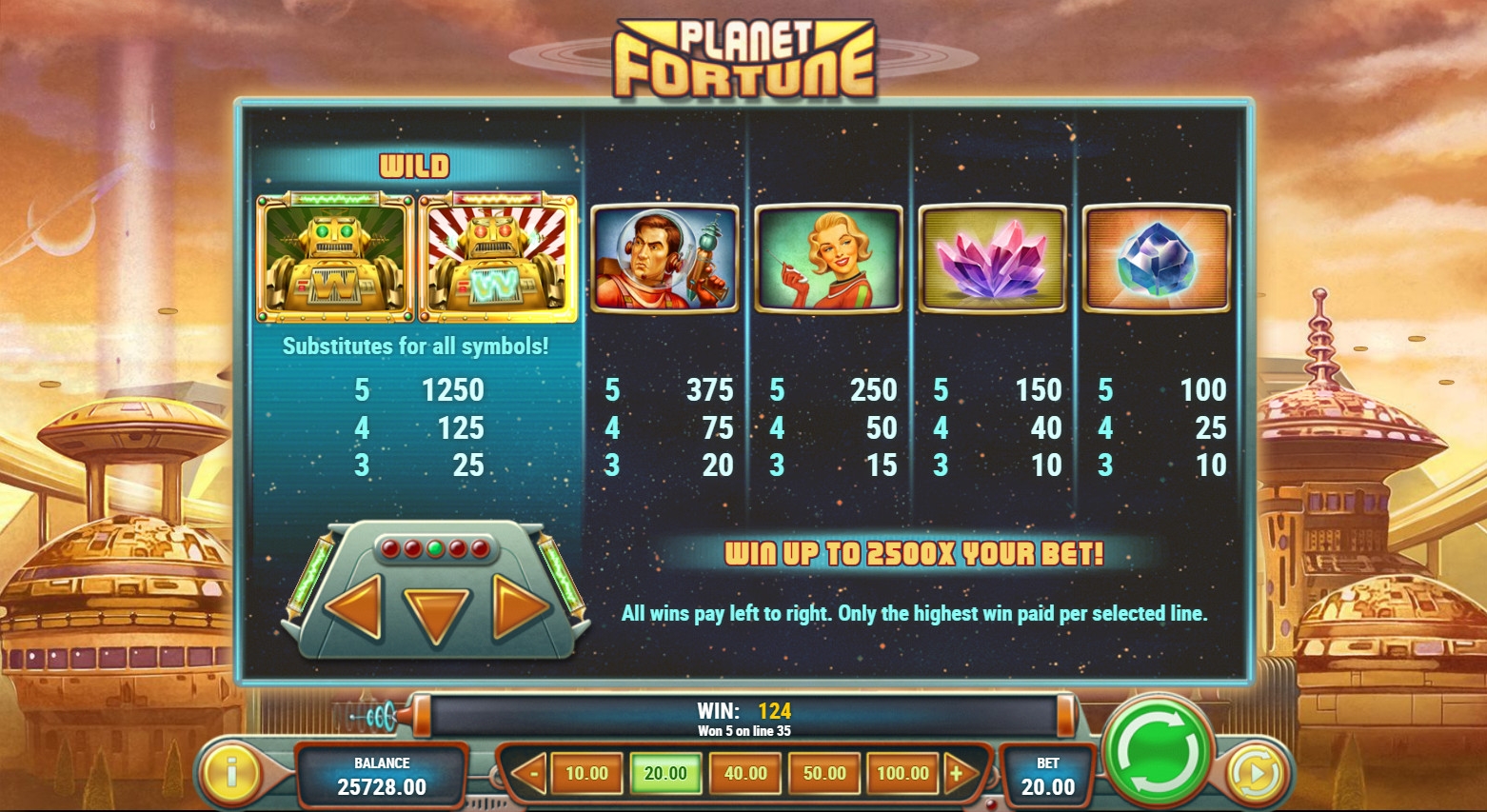Set bet to 40.00
The height and width of the screenshot is (812, 1487).
[745, 773]
